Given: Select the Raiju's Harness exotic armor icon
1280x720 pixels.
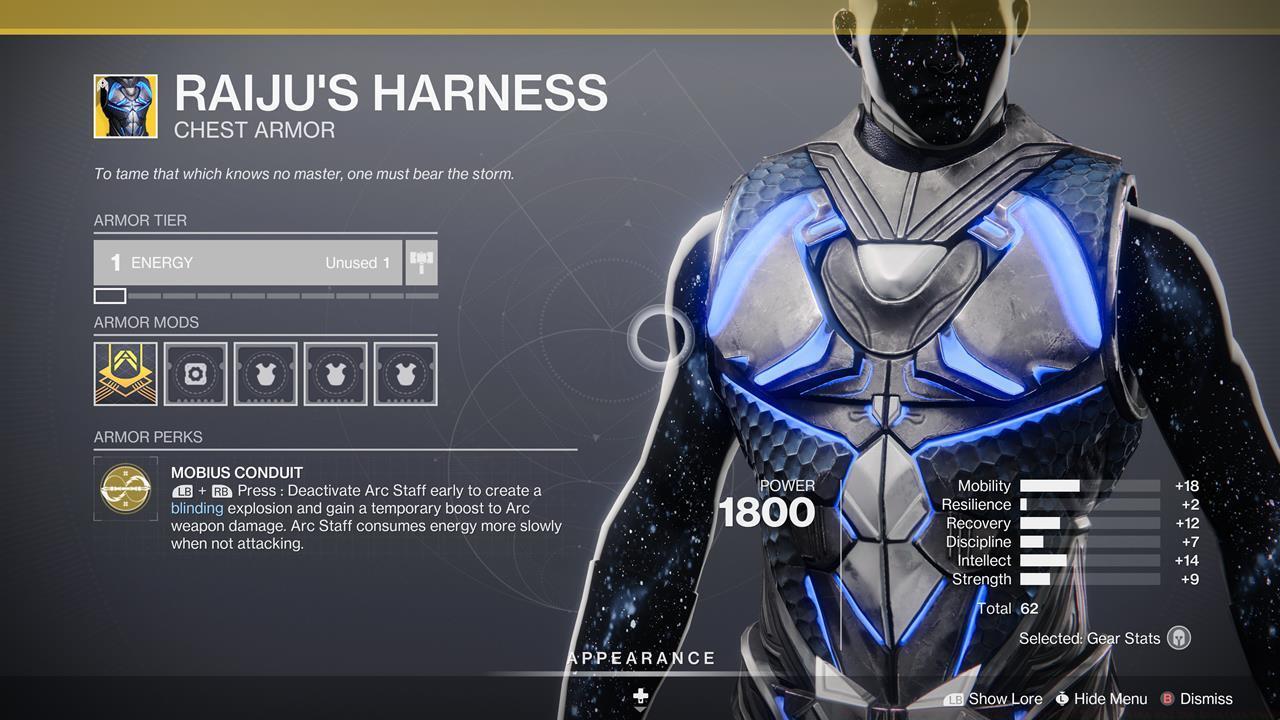Looking at the screenshot, I should click(x=125, y=105).
